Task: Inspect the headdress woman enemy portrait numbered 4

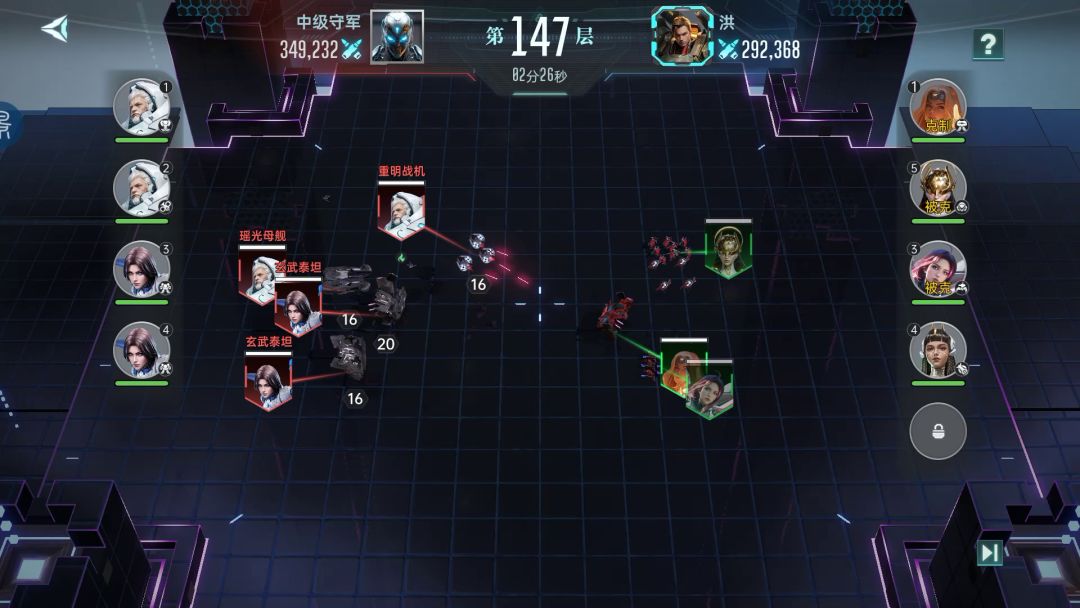Action: coord(938,349)
